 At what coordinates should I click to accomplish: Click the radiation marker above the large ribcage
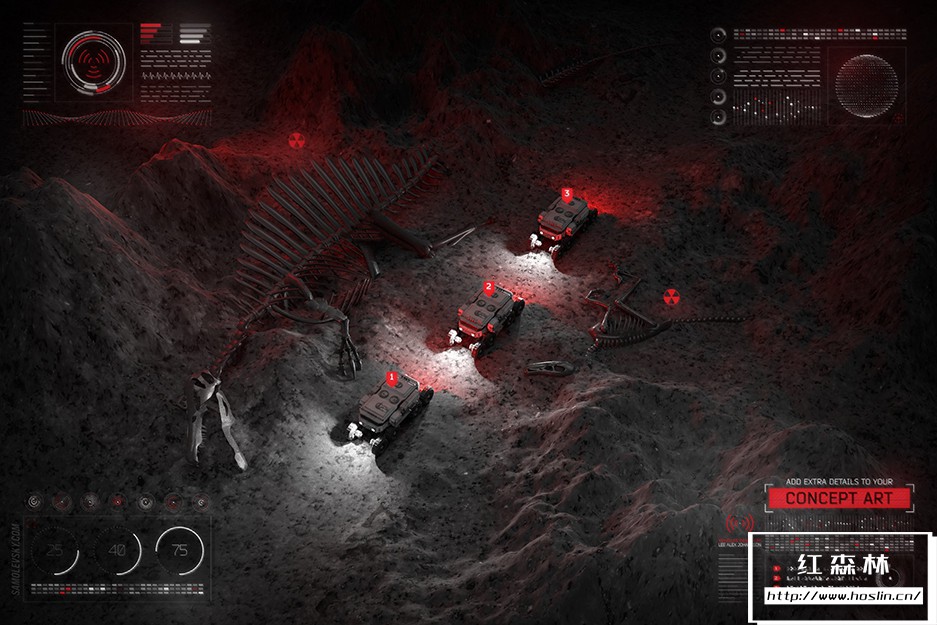[x=296, y=141]
